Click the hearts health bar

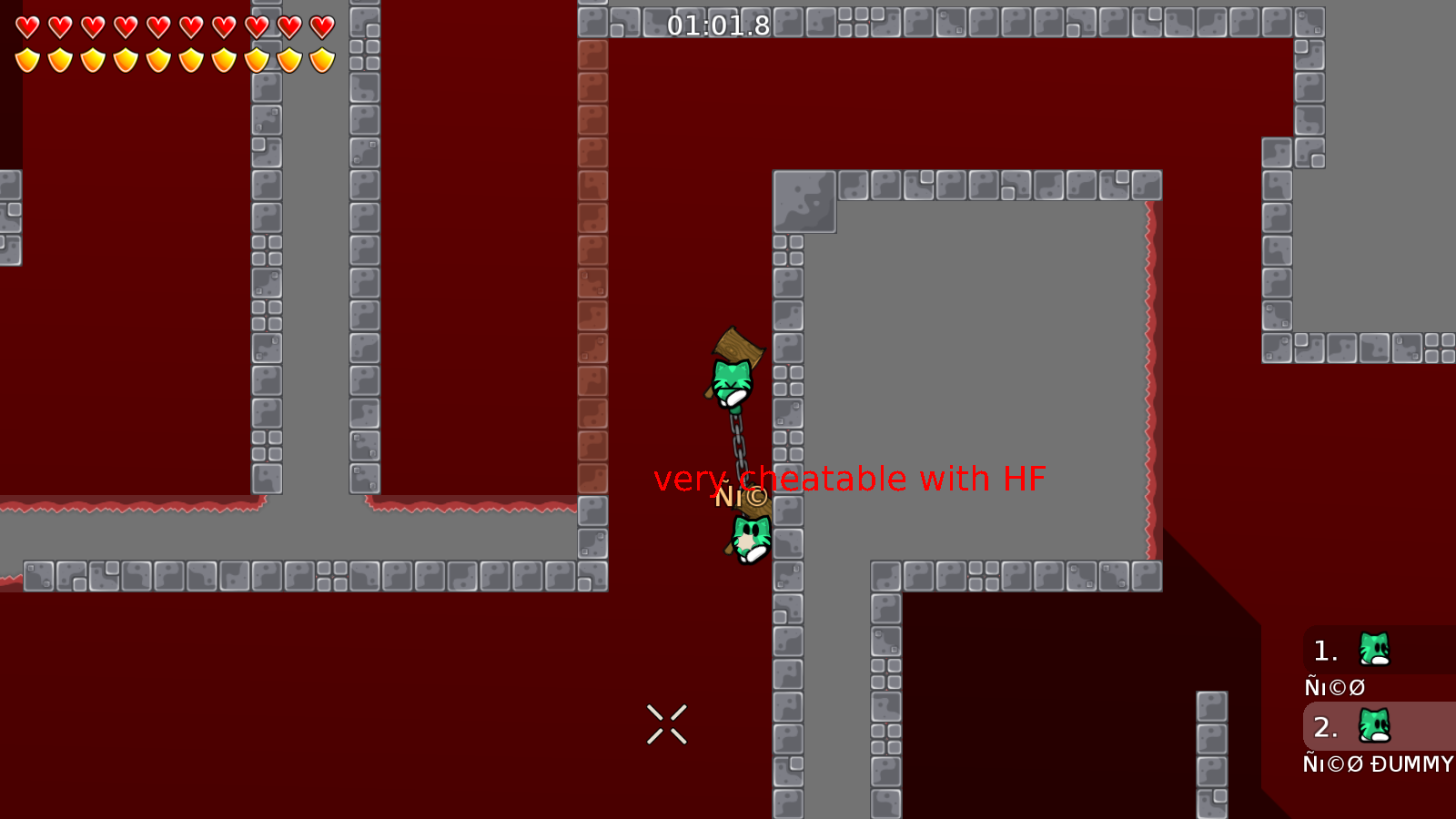173,25
